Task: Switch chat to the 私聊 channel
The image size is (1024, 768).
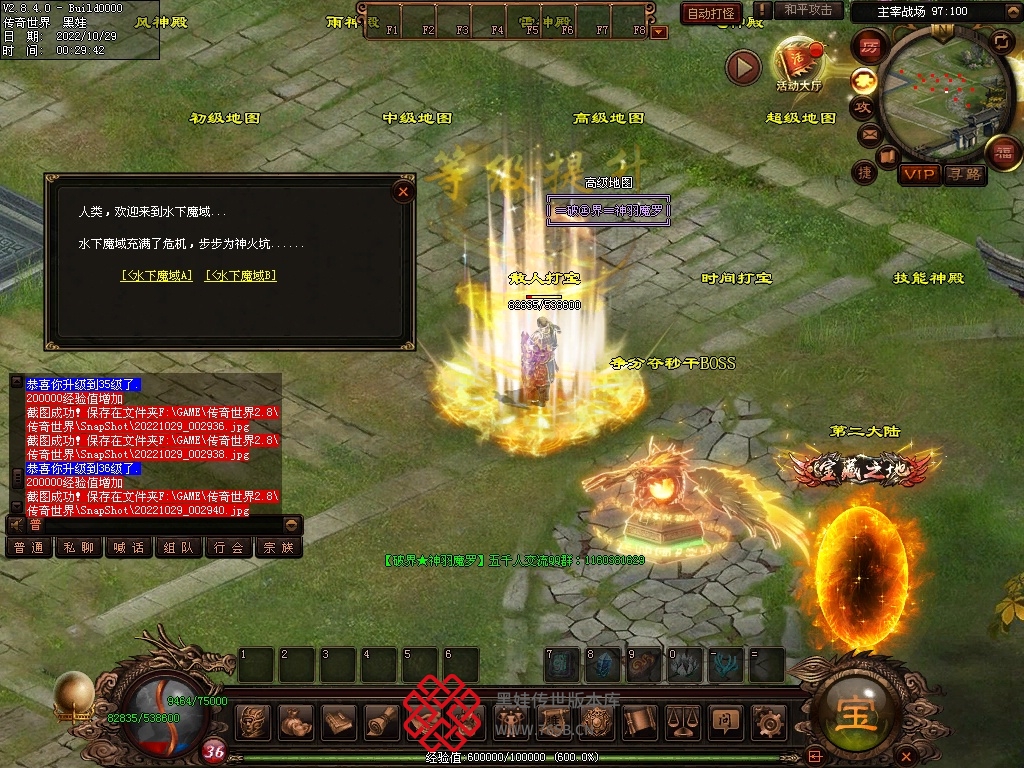Action: pyautogui.click(x=78, y=548)
